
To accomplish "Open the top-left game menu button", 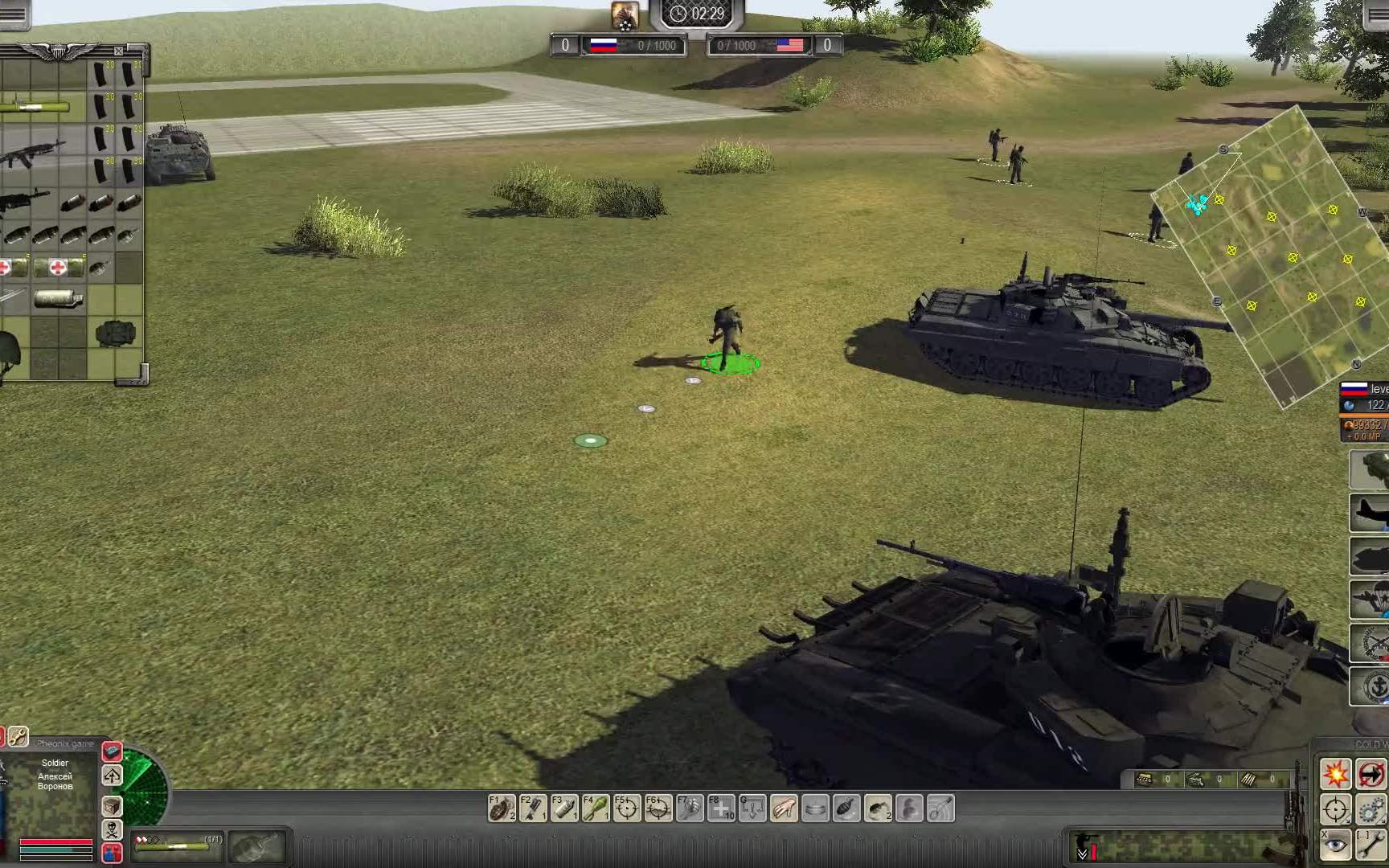I will click(13, 14).
